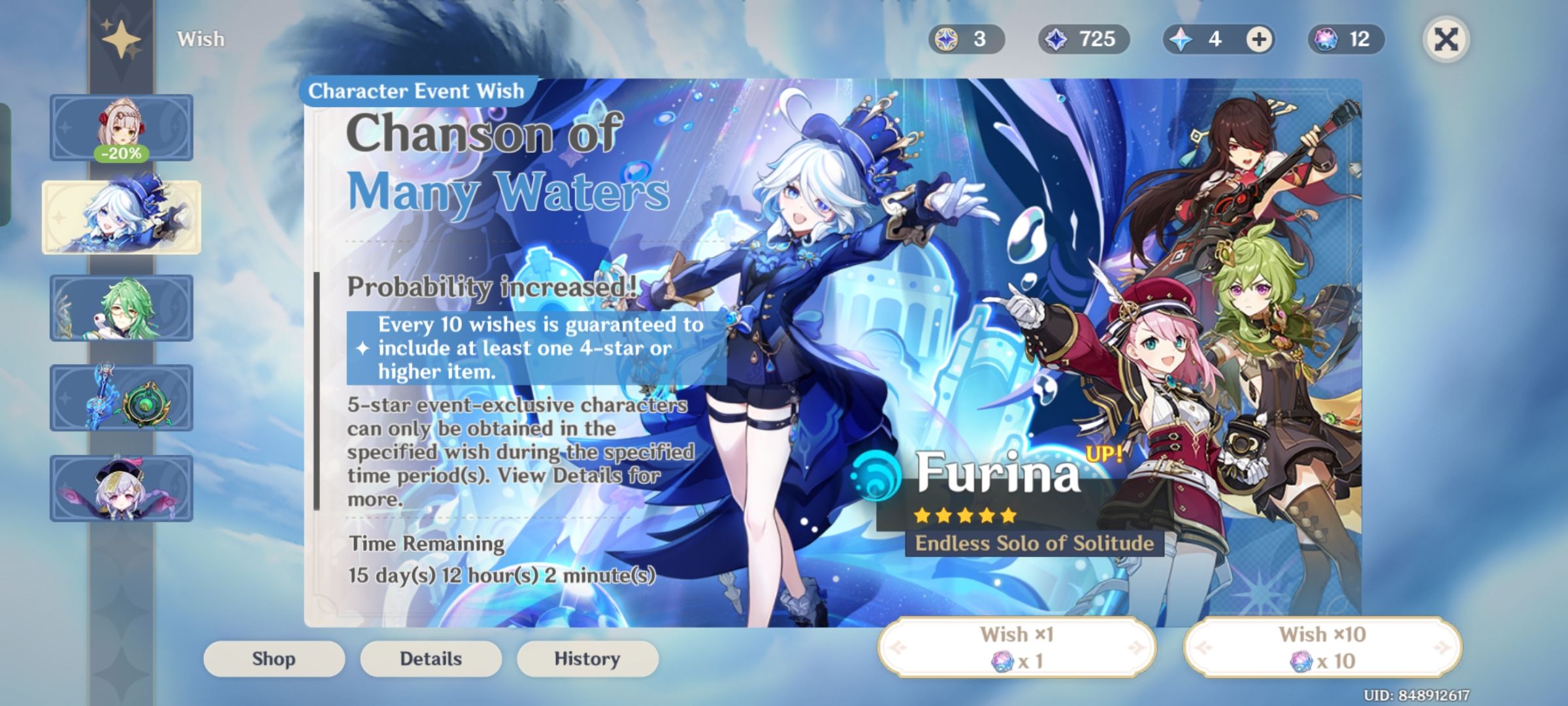Open banner Details
Viewport: 1568px width, 706px height.
click(x=431, y=658)
